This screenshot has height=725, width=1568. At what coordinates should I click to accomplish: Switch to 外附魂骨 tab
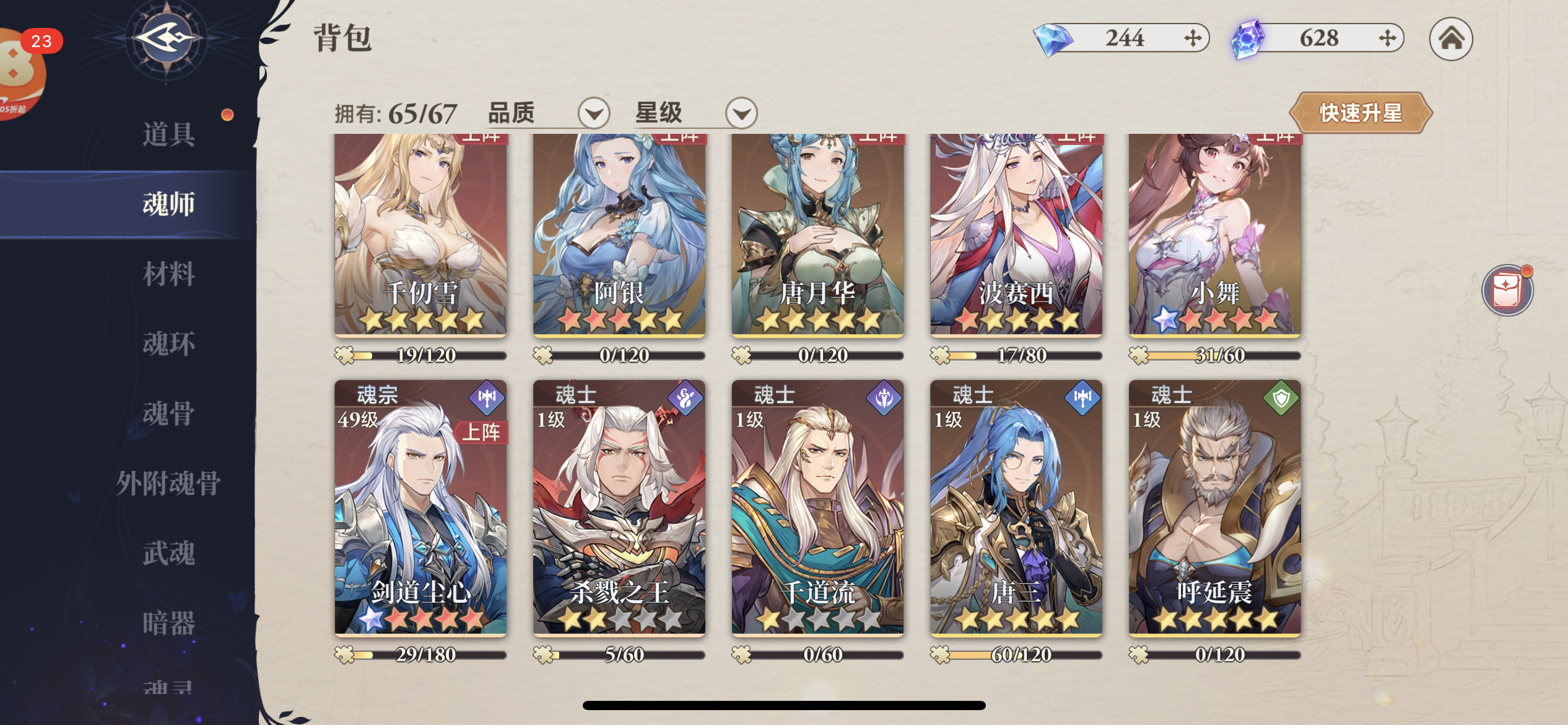coord(168,483)
